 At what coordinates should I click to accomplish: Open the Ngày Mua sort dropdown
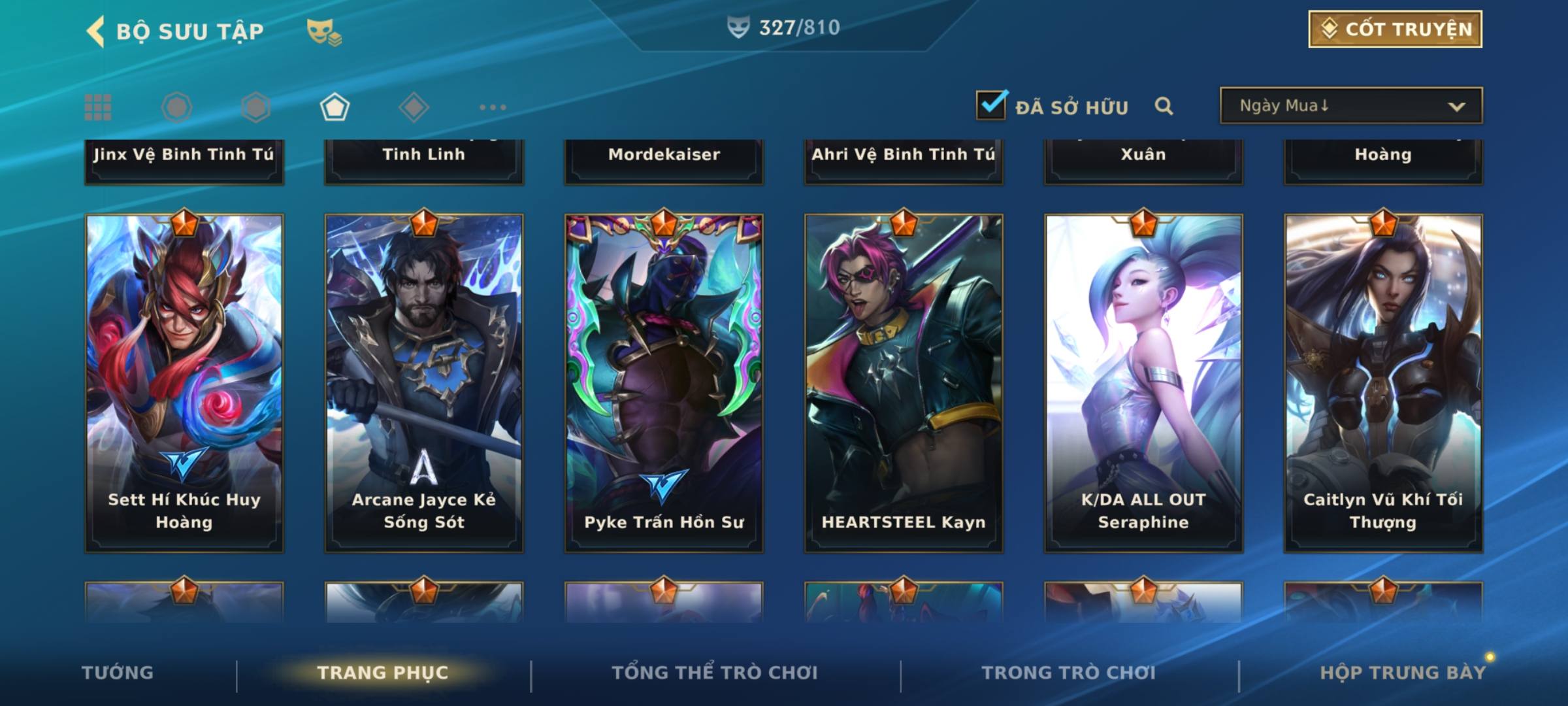coord(1350,106)
